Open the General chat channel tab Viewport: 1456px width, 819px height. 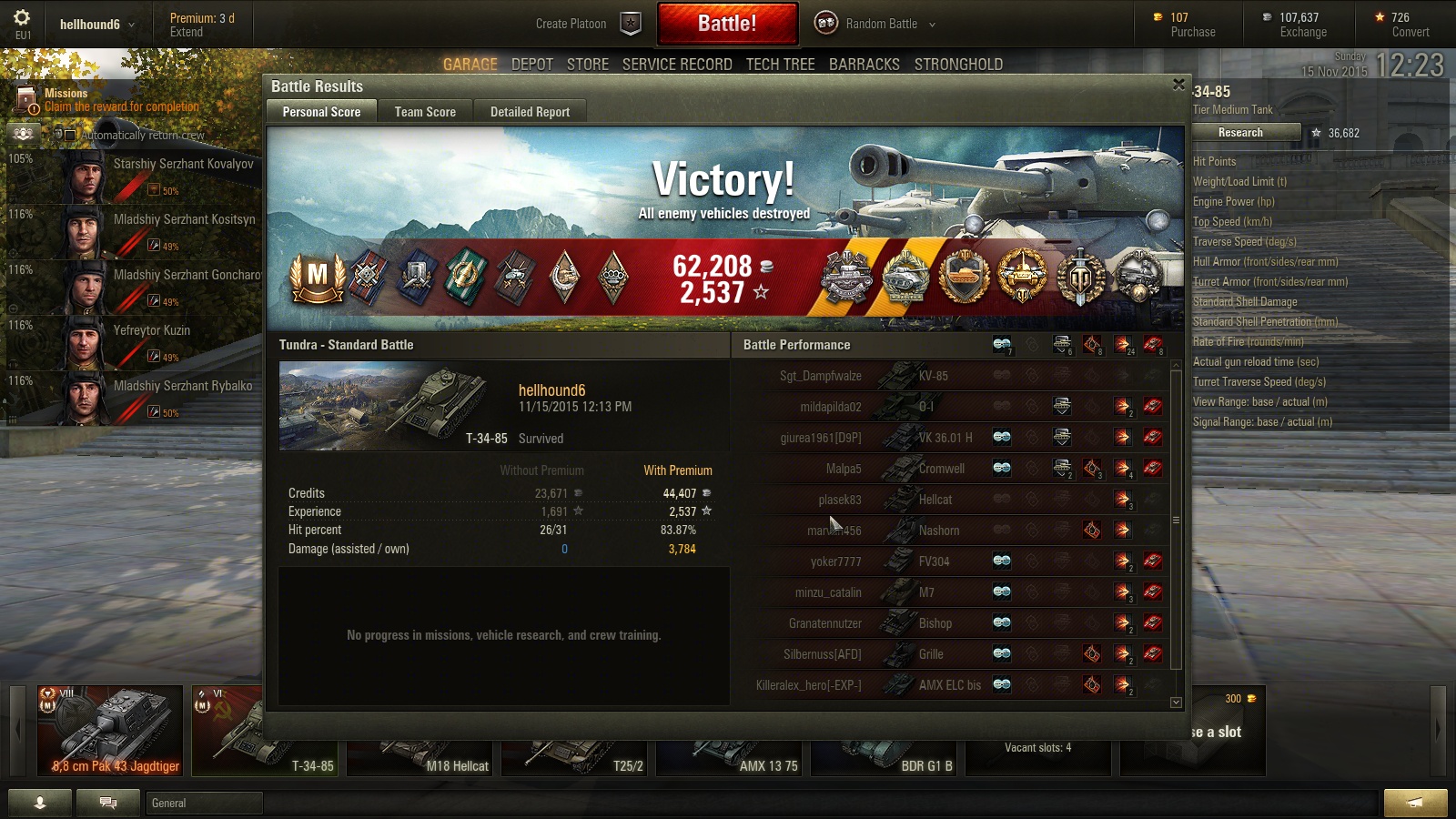[x=204, y=803]
